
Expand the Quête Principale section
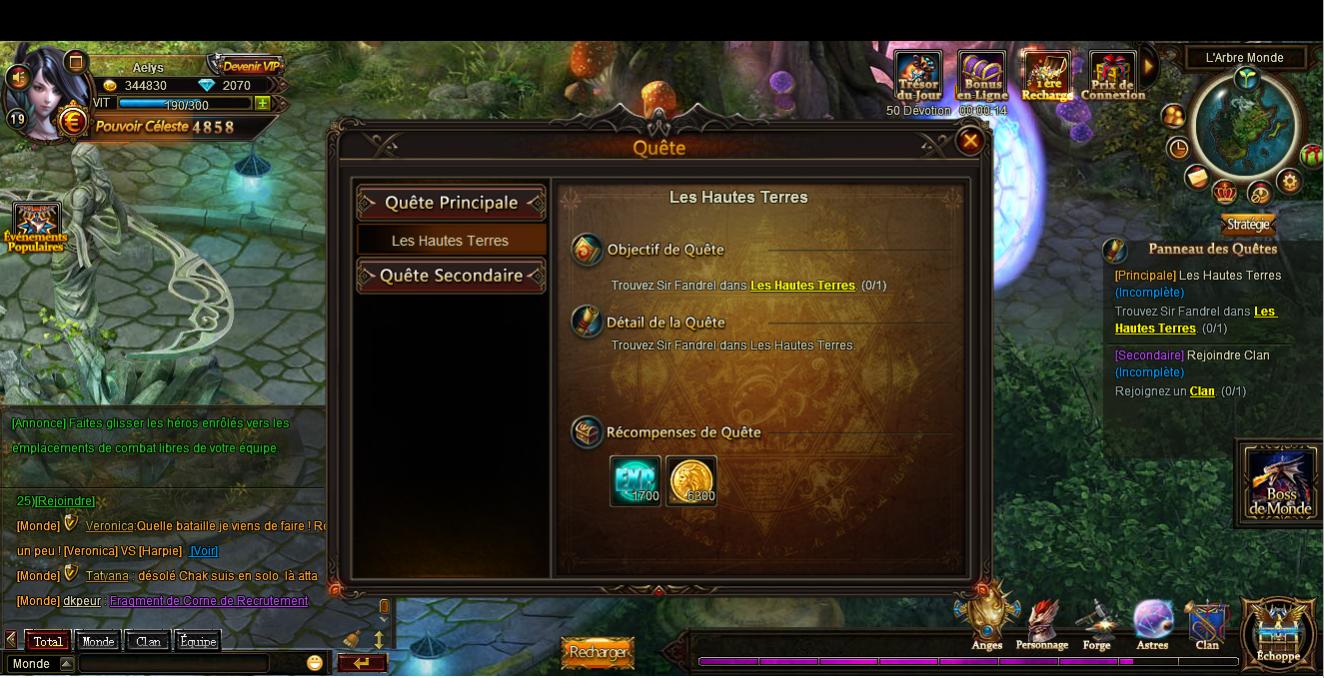[451, 203]
